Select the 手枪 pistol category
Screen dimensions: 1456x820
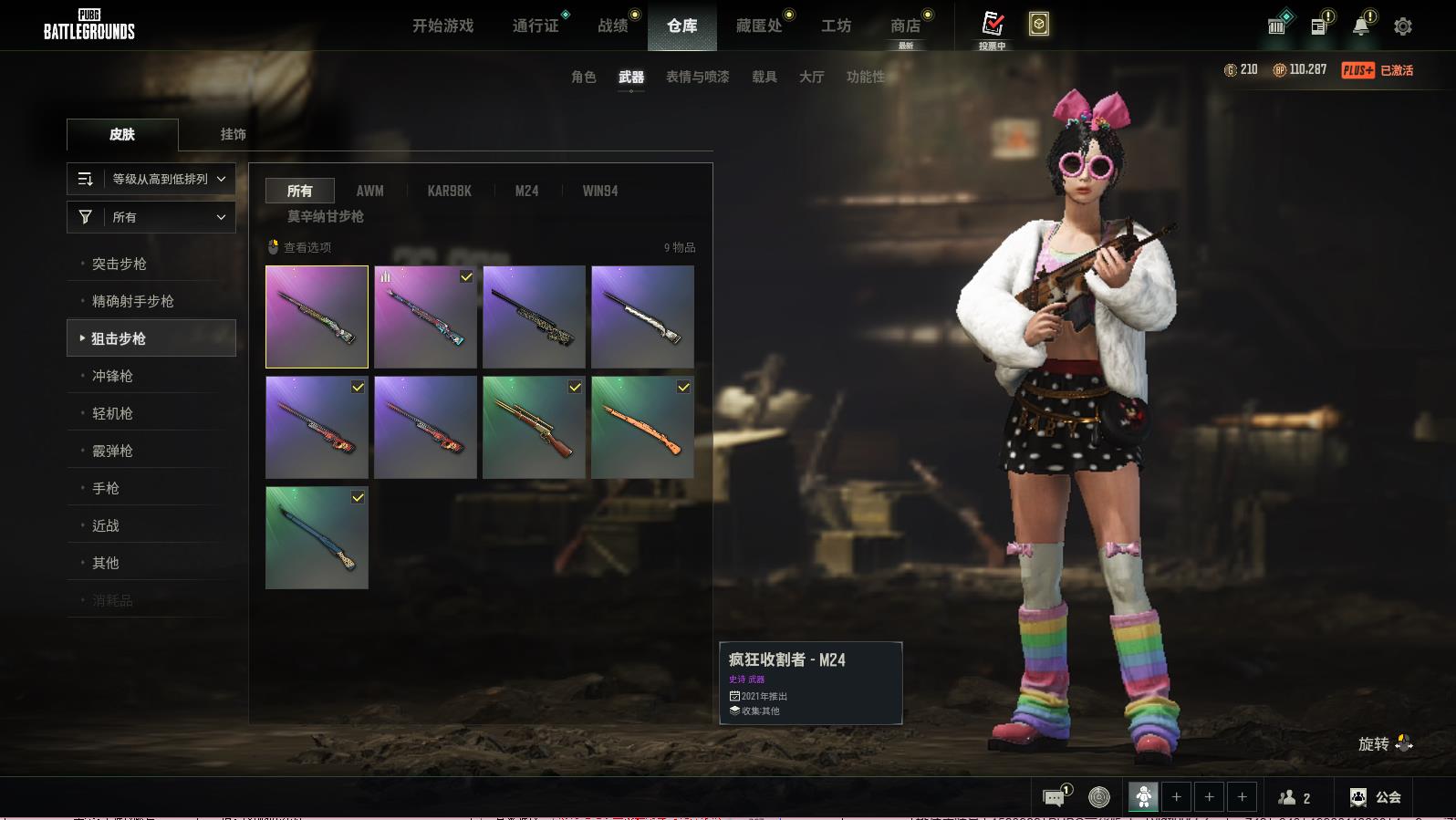(106, 488)
